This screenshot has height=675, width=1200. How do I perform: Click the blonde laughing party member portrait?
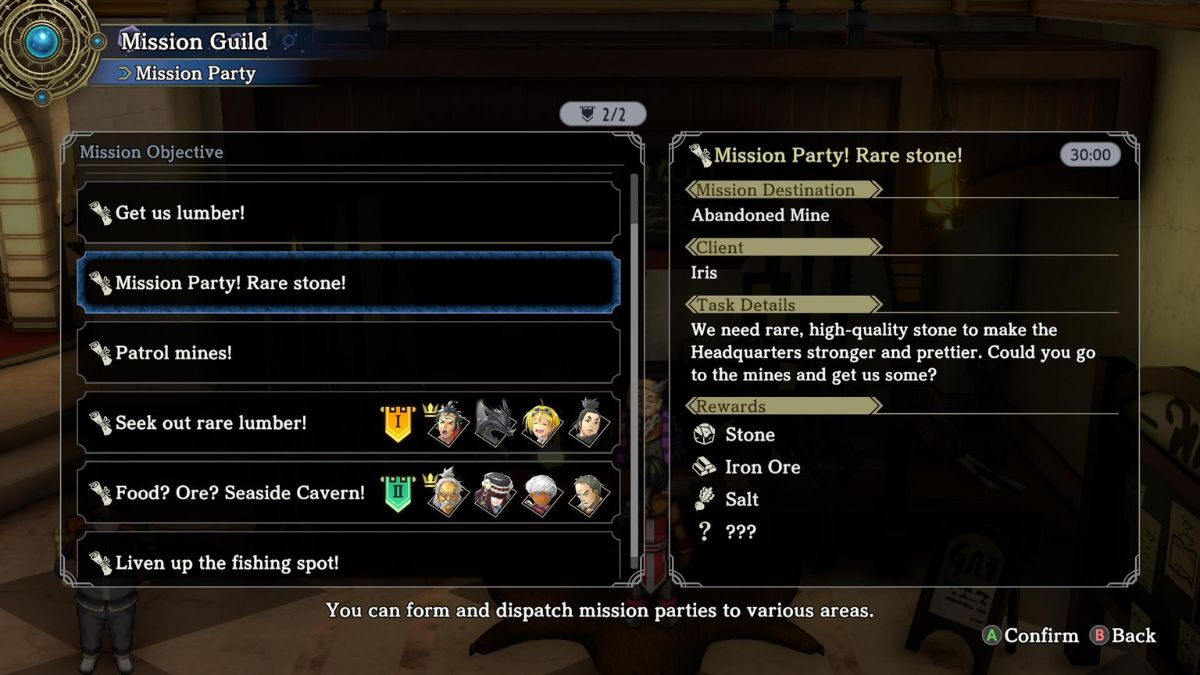542,423
